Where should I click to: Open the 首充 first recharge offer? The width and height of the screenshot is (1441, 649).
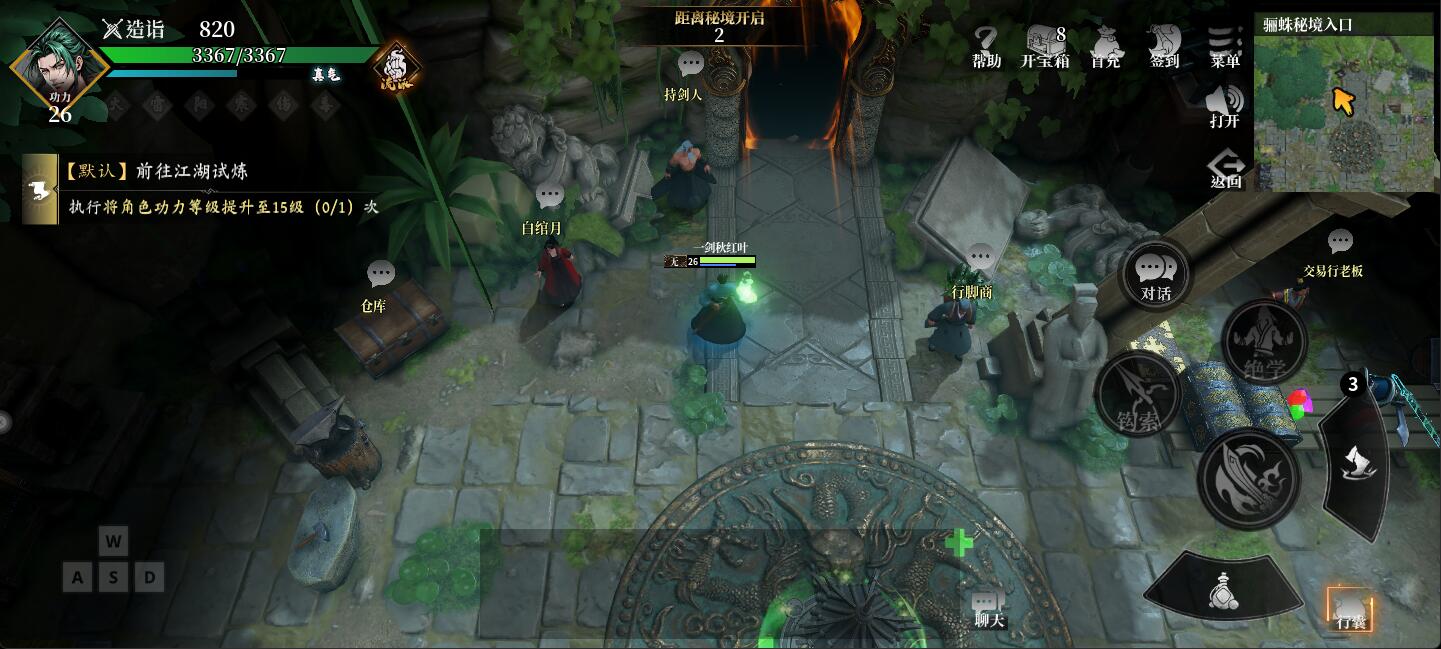click(x=1106, y=47)
